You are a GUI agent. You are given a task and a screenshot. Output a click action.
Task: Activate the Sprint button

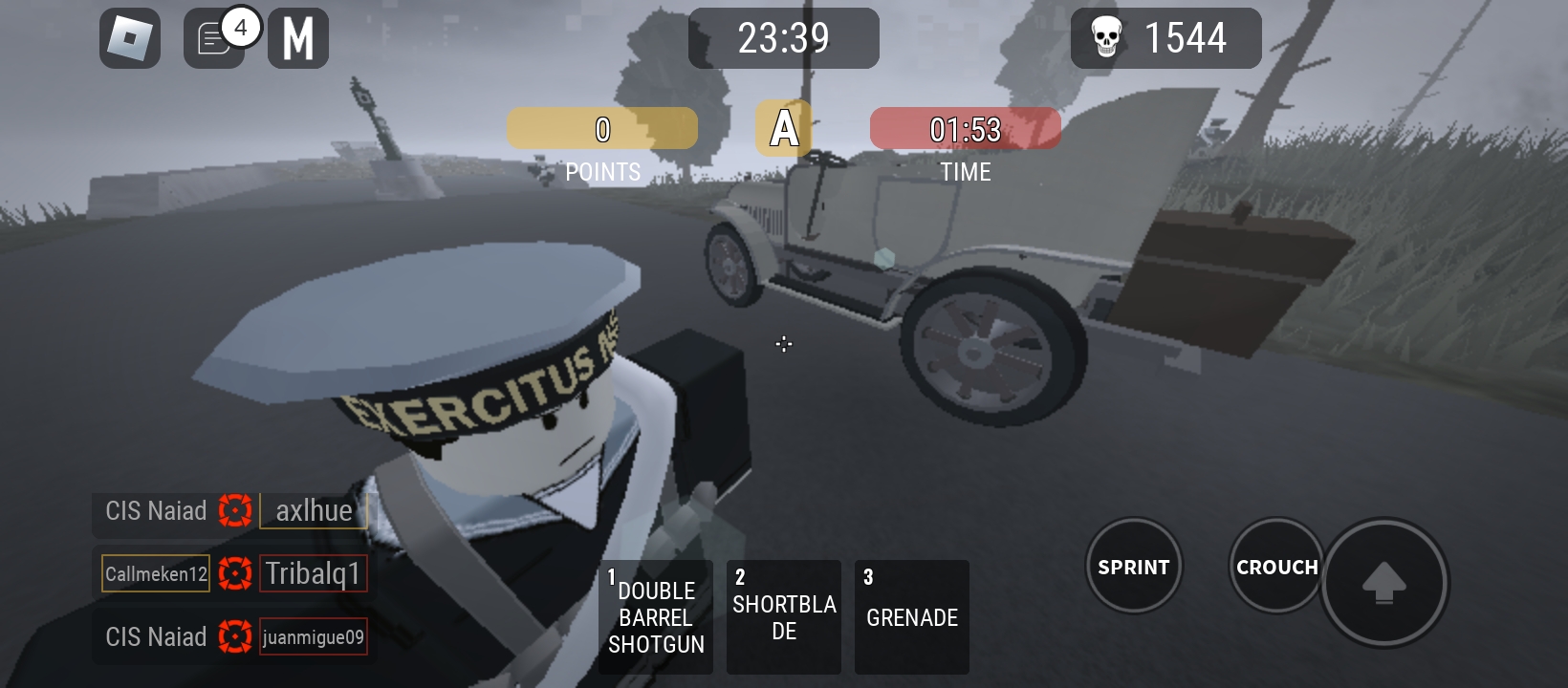pos(1134,567)
